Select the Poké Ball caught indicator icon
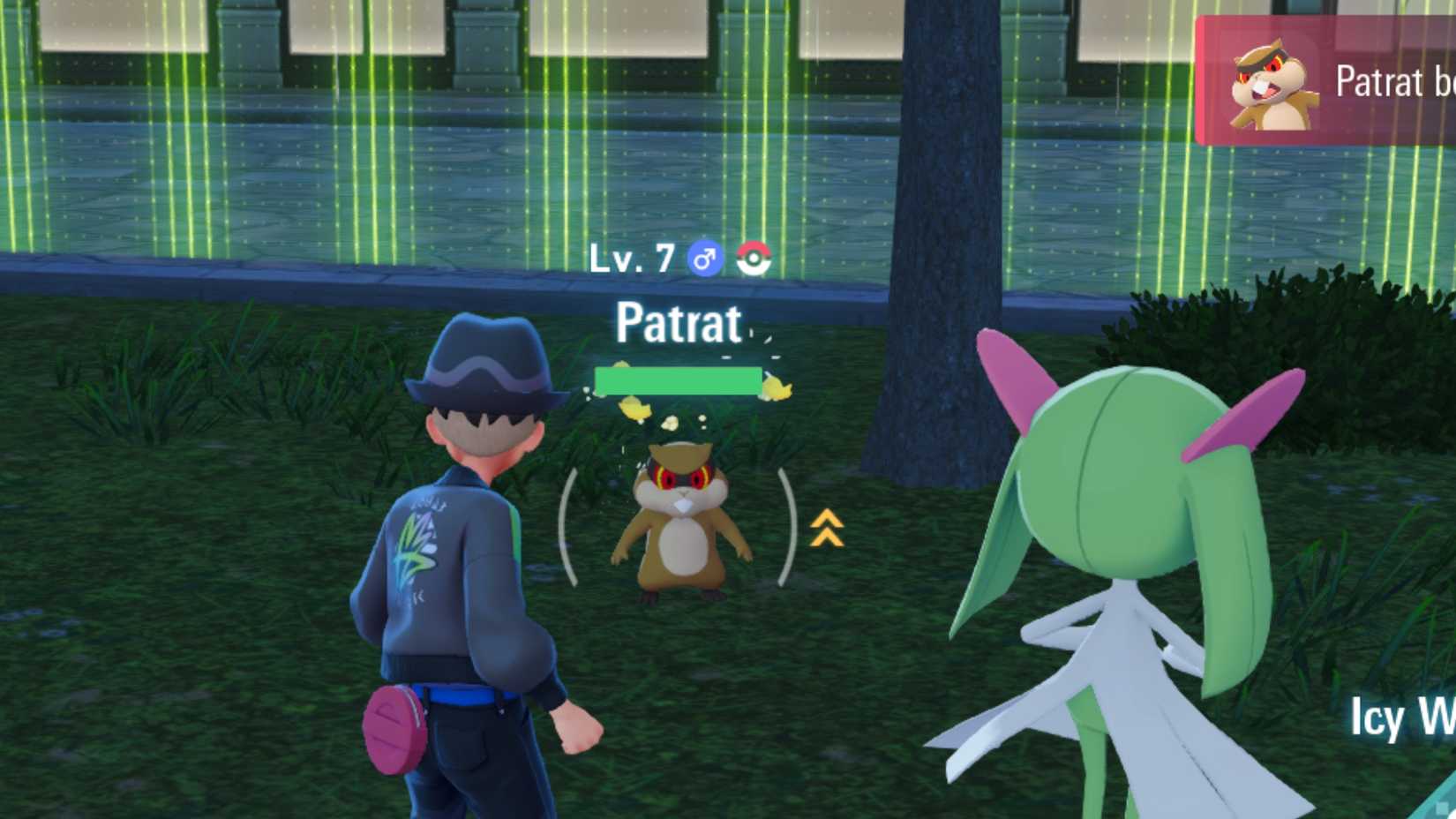Viewport: 1456px width, 819px height. pos(755,259)
